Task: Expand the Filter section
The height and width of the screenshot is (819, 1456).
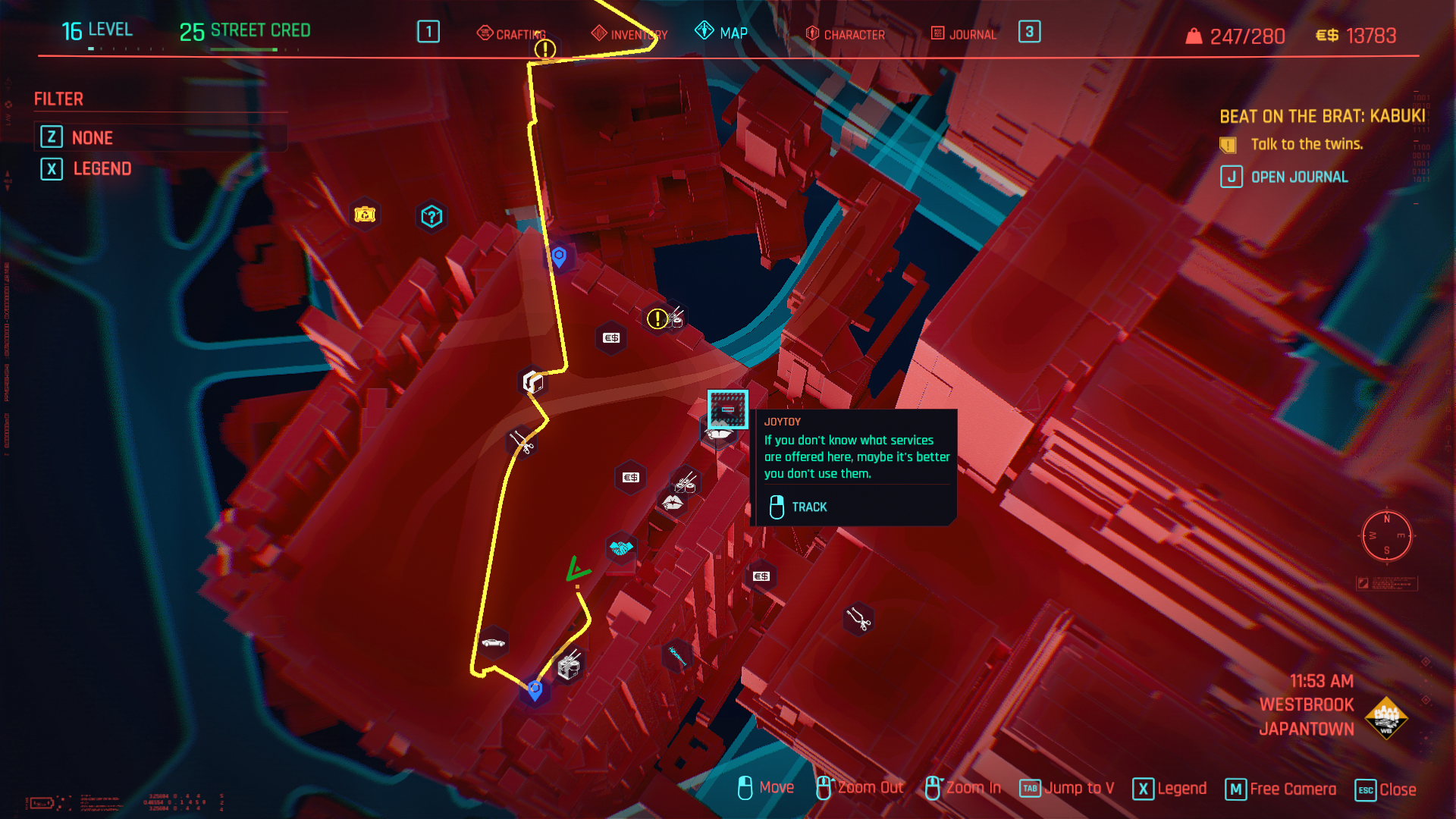Action: click(x=58, y=99)
